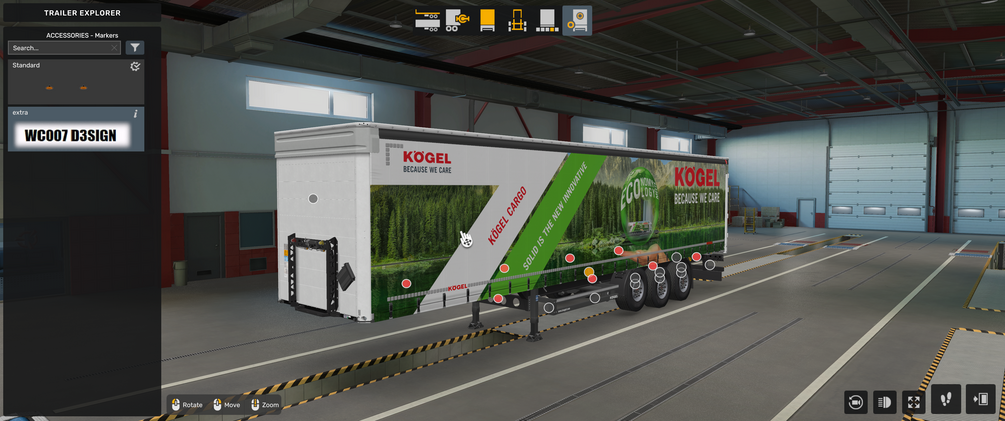The image size is (1005, 421).
Task: Click the exit trailer explorer button
Action: pyautogui.click(x=981, y=399)
